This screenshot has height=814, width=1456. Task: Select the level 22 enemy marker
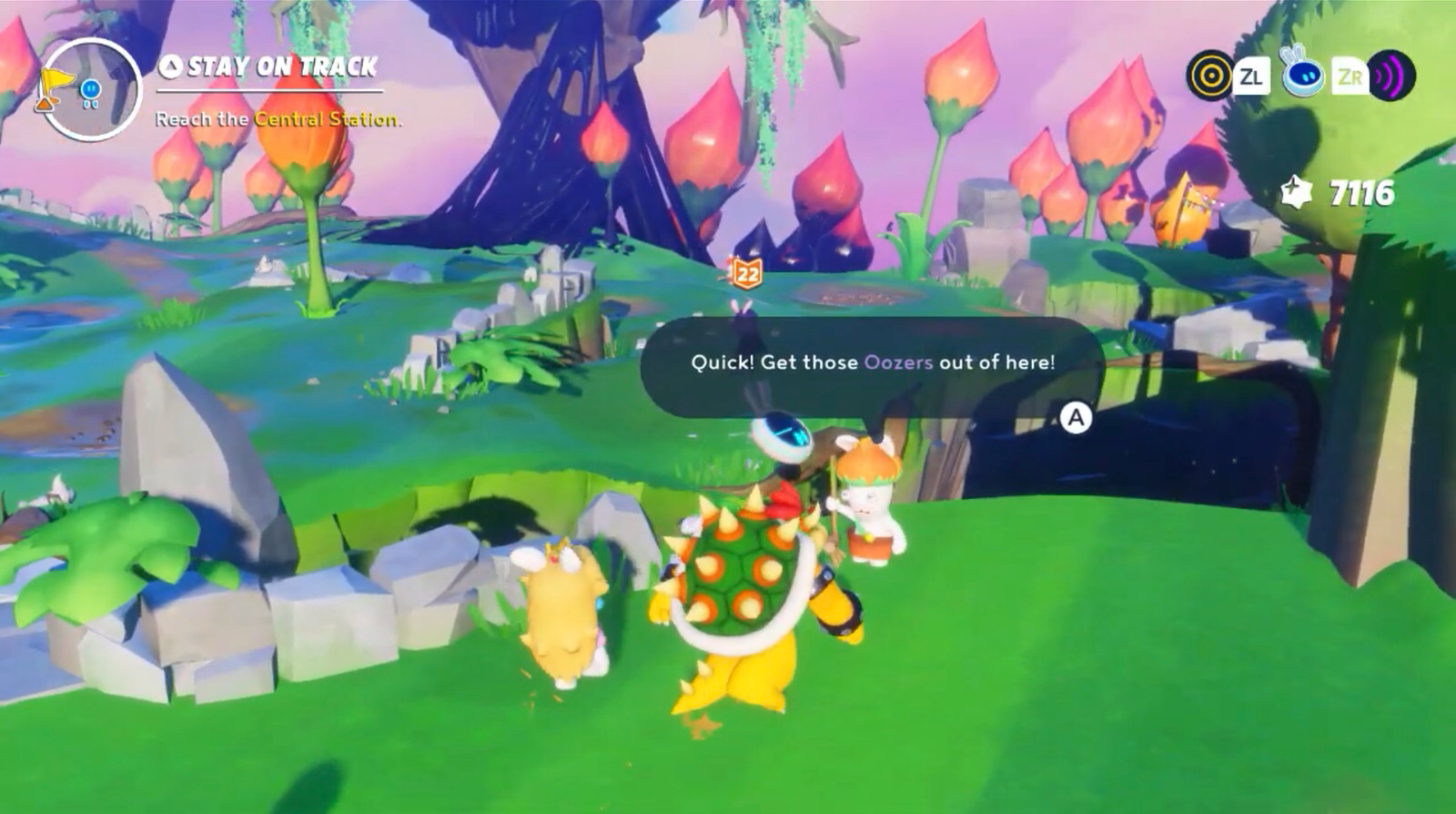(746, 272)
